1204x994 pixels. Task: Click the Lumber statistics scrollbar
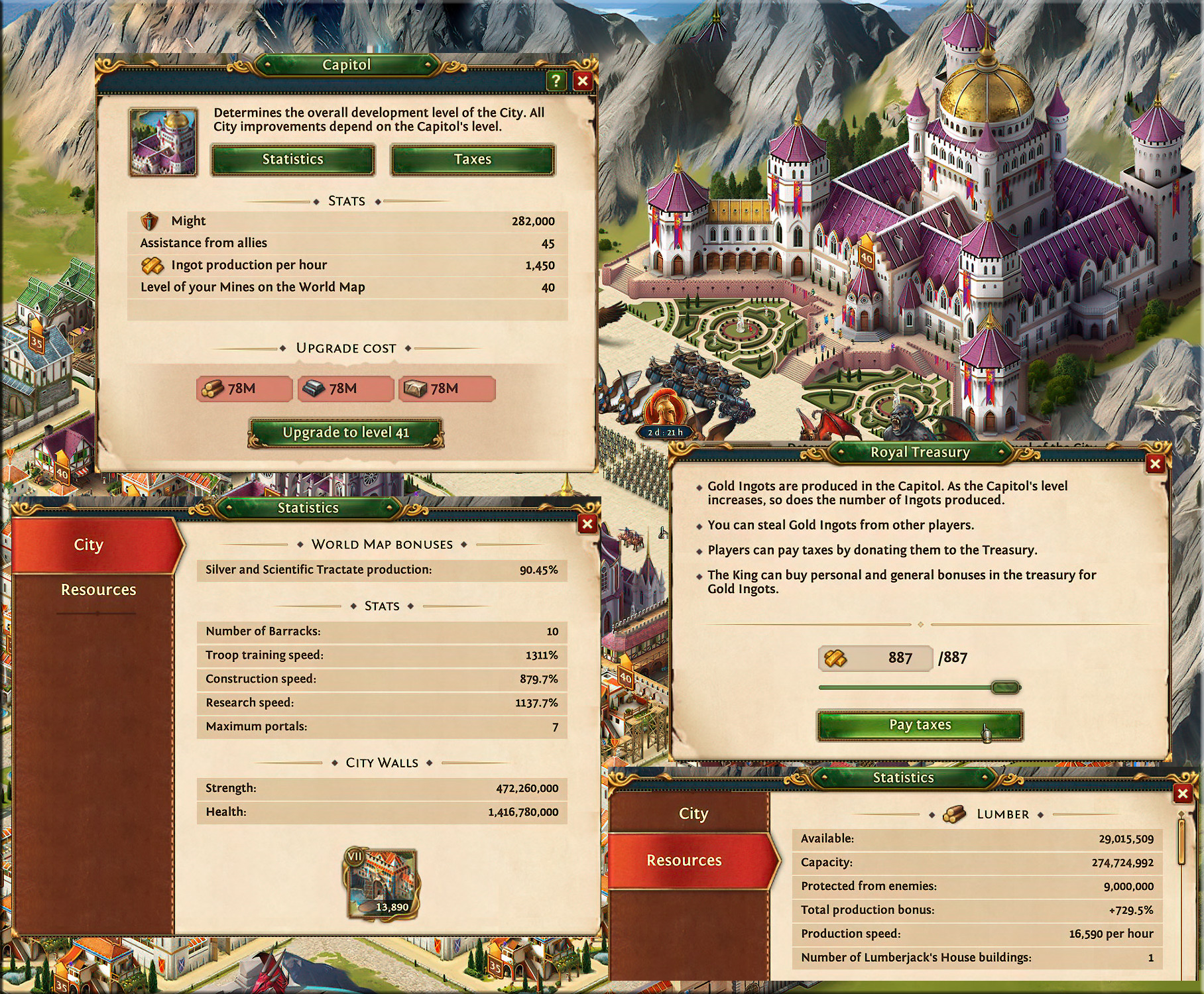coord(1180,840)
